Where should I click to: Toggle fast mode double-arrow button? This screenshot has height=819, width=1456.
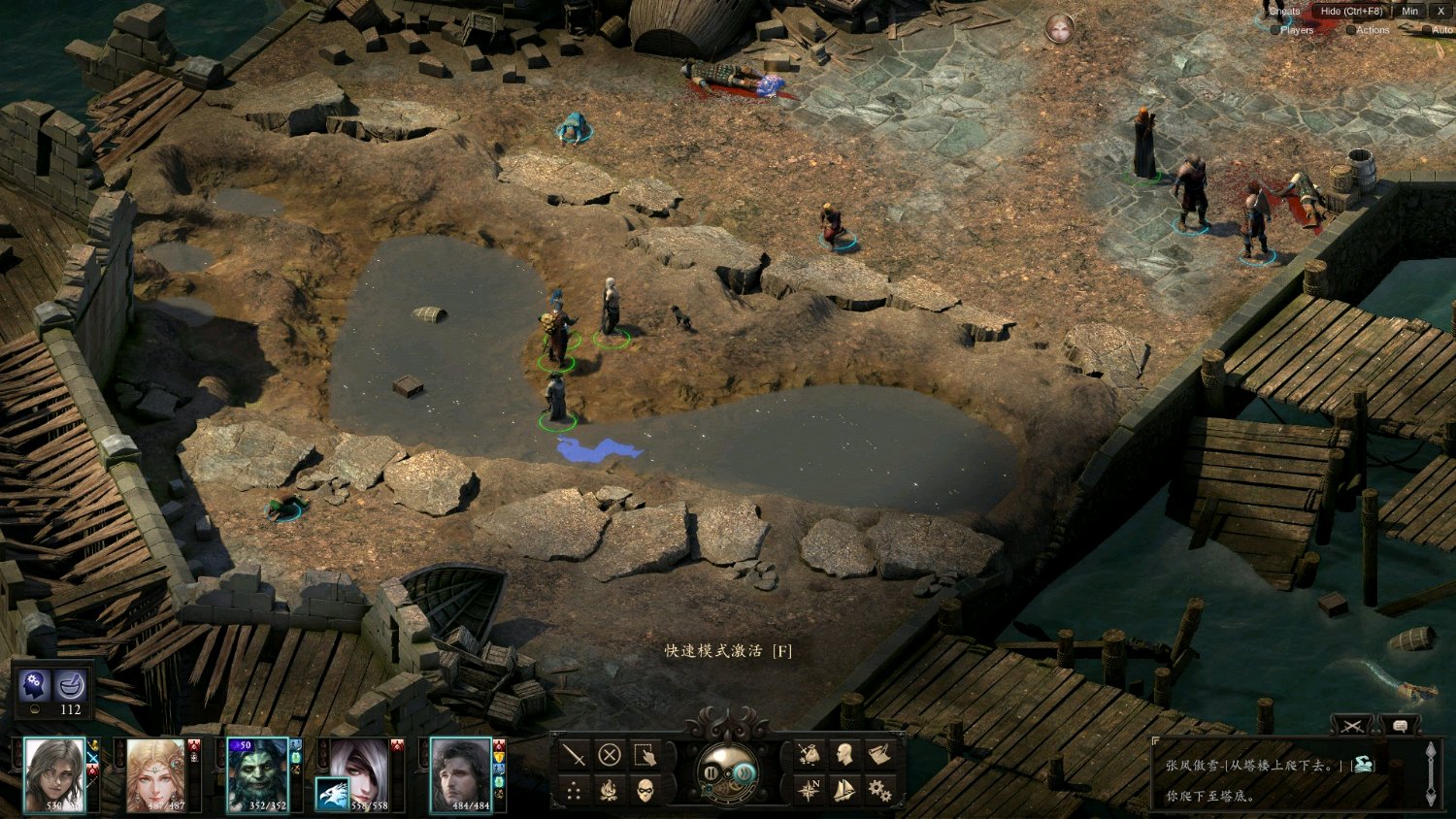coord(744,773)
